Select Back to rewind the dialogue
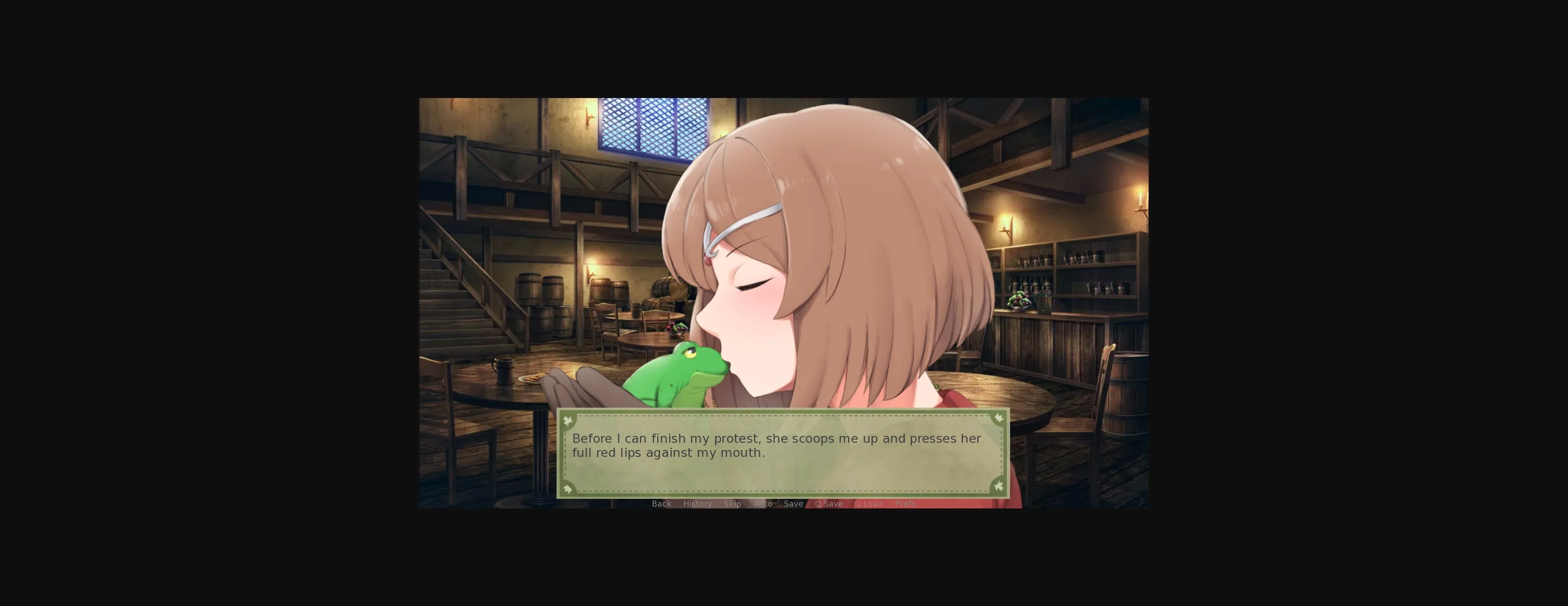The height and width of the screenshot is (606, 1568). (x=662, y=504)
